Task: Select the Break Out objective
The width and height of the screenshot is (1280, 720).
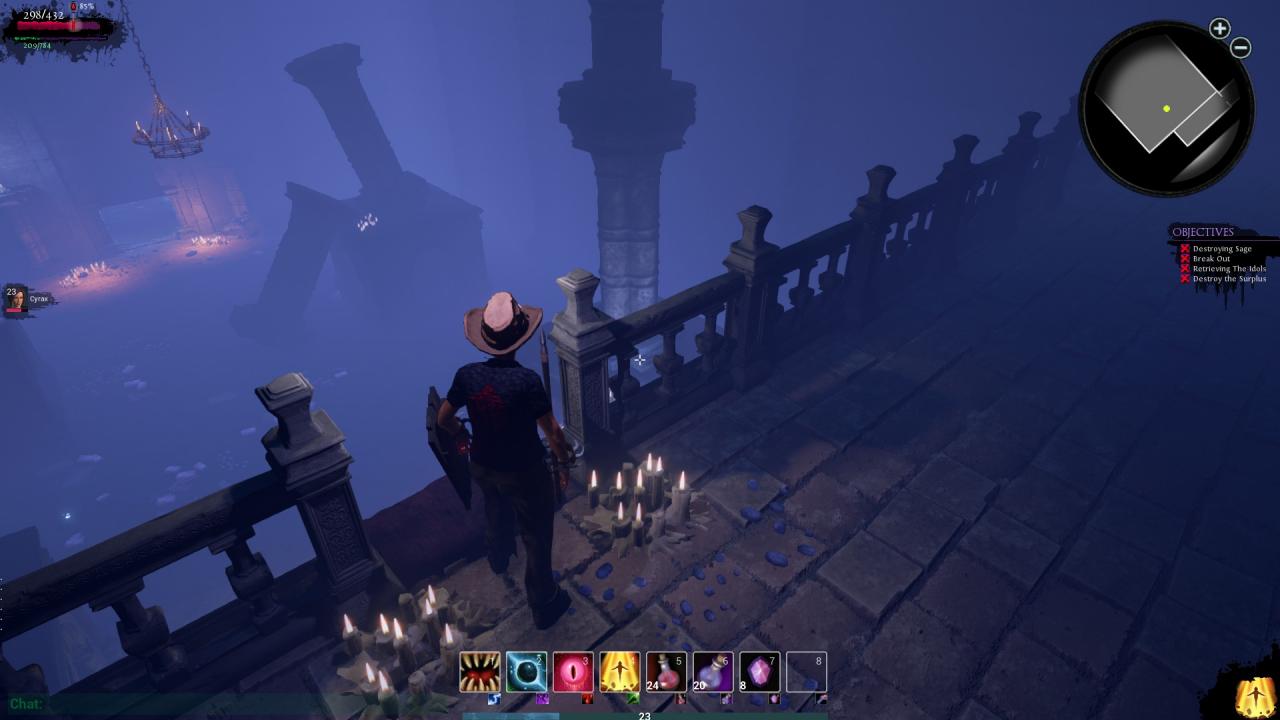Action: [1210, 259]
